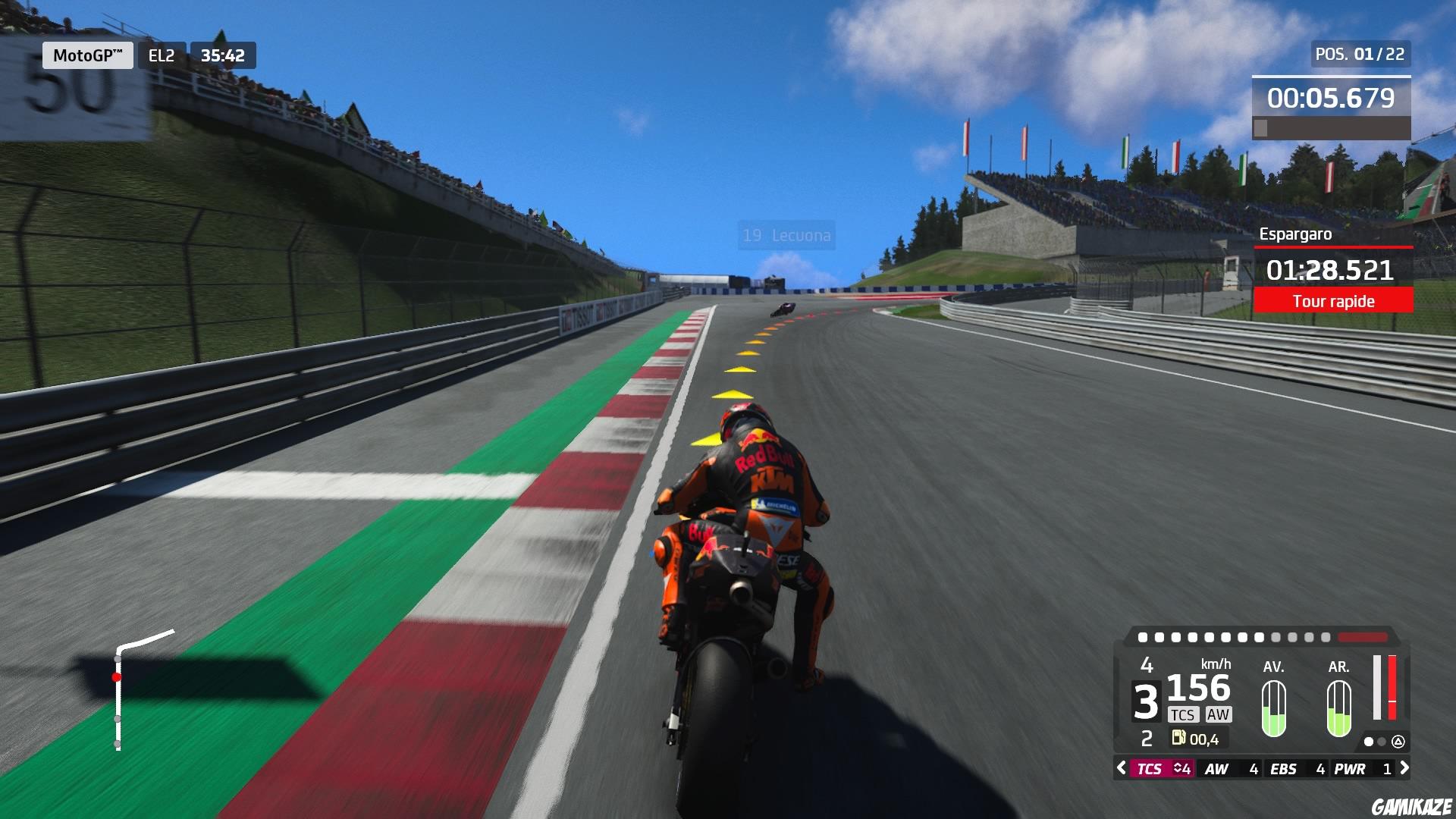Expand the right arrow on the settings bar
The height and width of the screenshot is (819, 1456).
[x=1405, y=767]
